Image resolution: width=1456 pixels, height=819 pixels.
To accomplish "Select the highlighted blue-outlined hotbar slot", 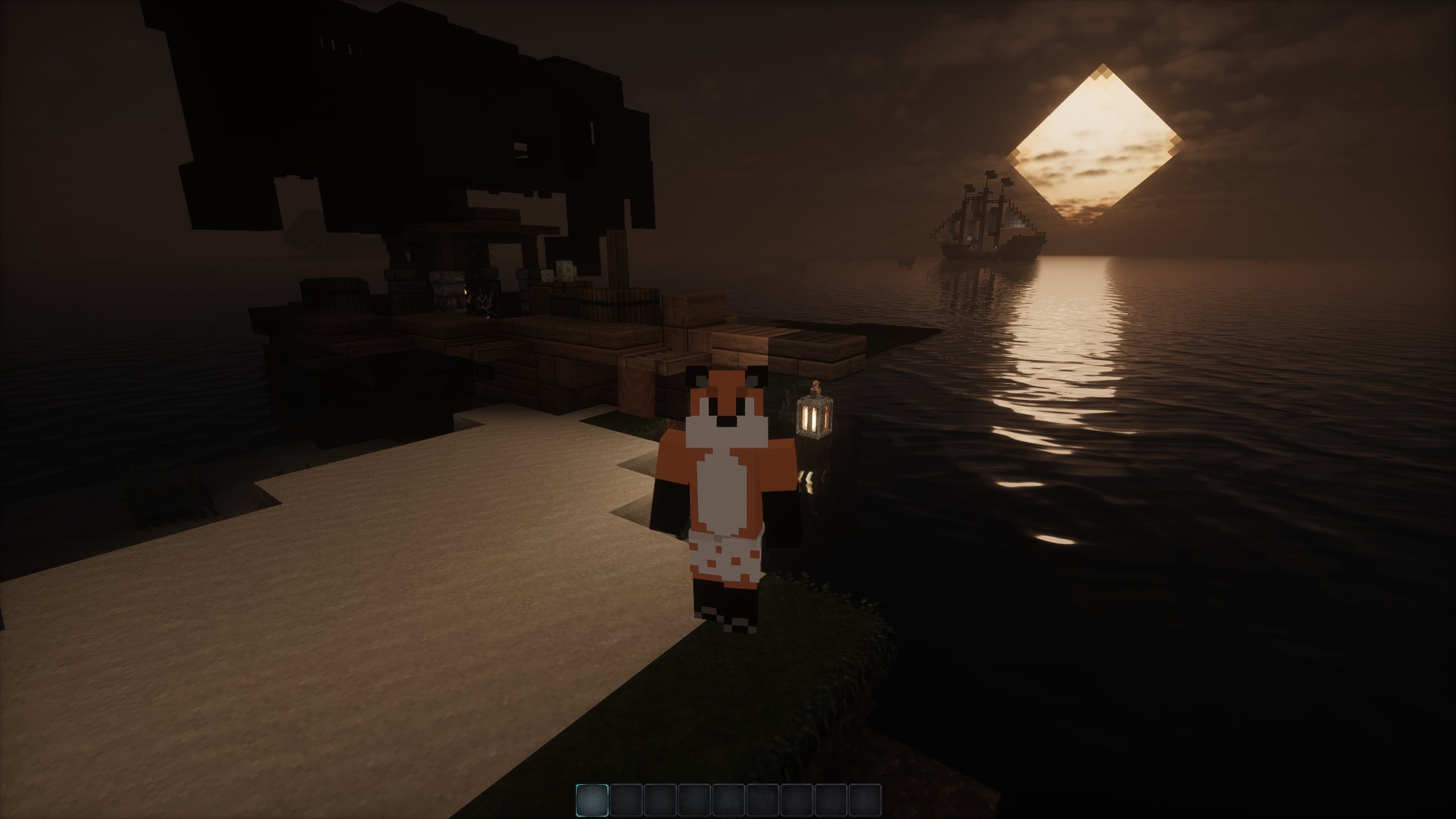I will click(592, 800).
